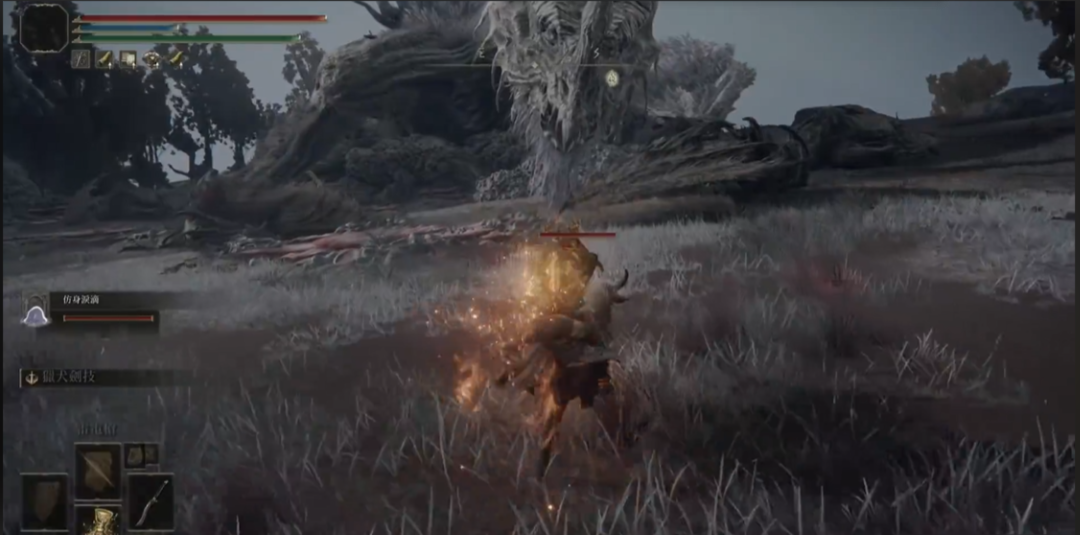Select the scroll-shaped status buff icon
The image size is (1080, 535).
pyautogui.click(x=128, y=59)
